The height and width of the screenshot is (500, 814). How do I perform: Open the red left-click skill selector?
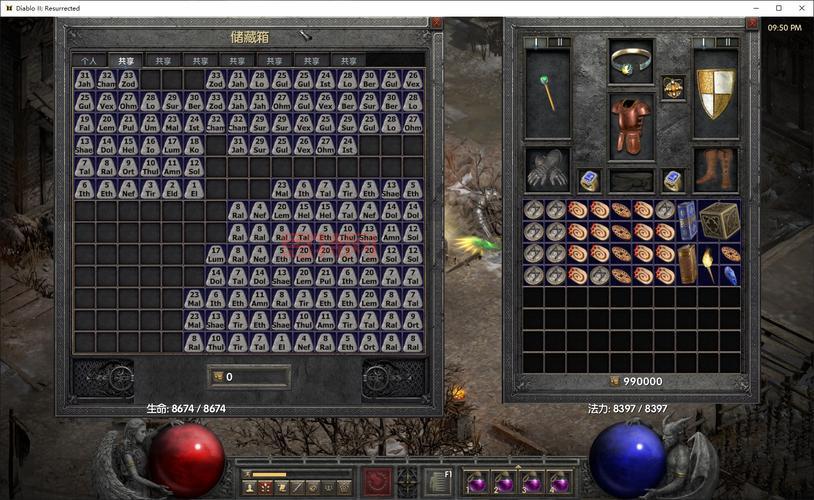tap(377, 481)
